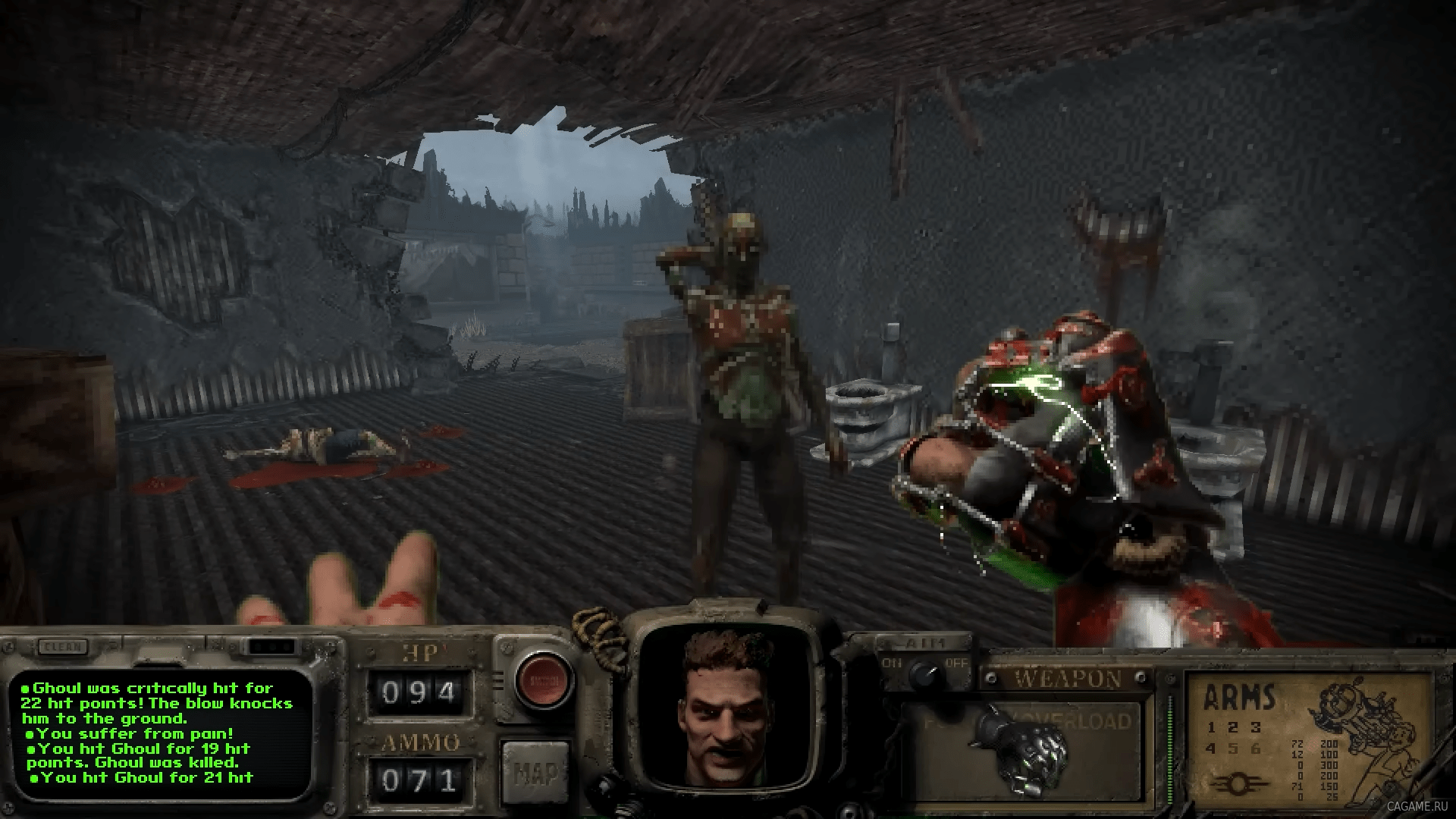Turn the AIM knob to OFF
This screenshot has height=819, width=1456.
[959, 664]
